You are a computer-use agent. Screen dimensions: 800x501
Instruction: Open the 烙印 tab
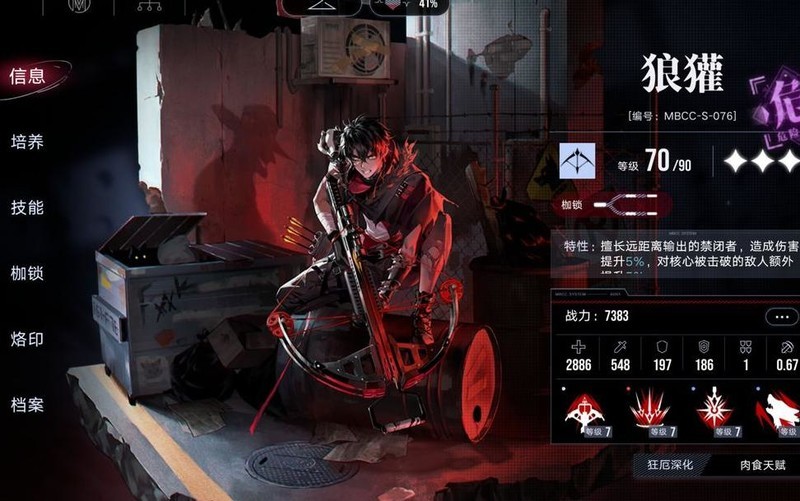click(x=27, y=340)
